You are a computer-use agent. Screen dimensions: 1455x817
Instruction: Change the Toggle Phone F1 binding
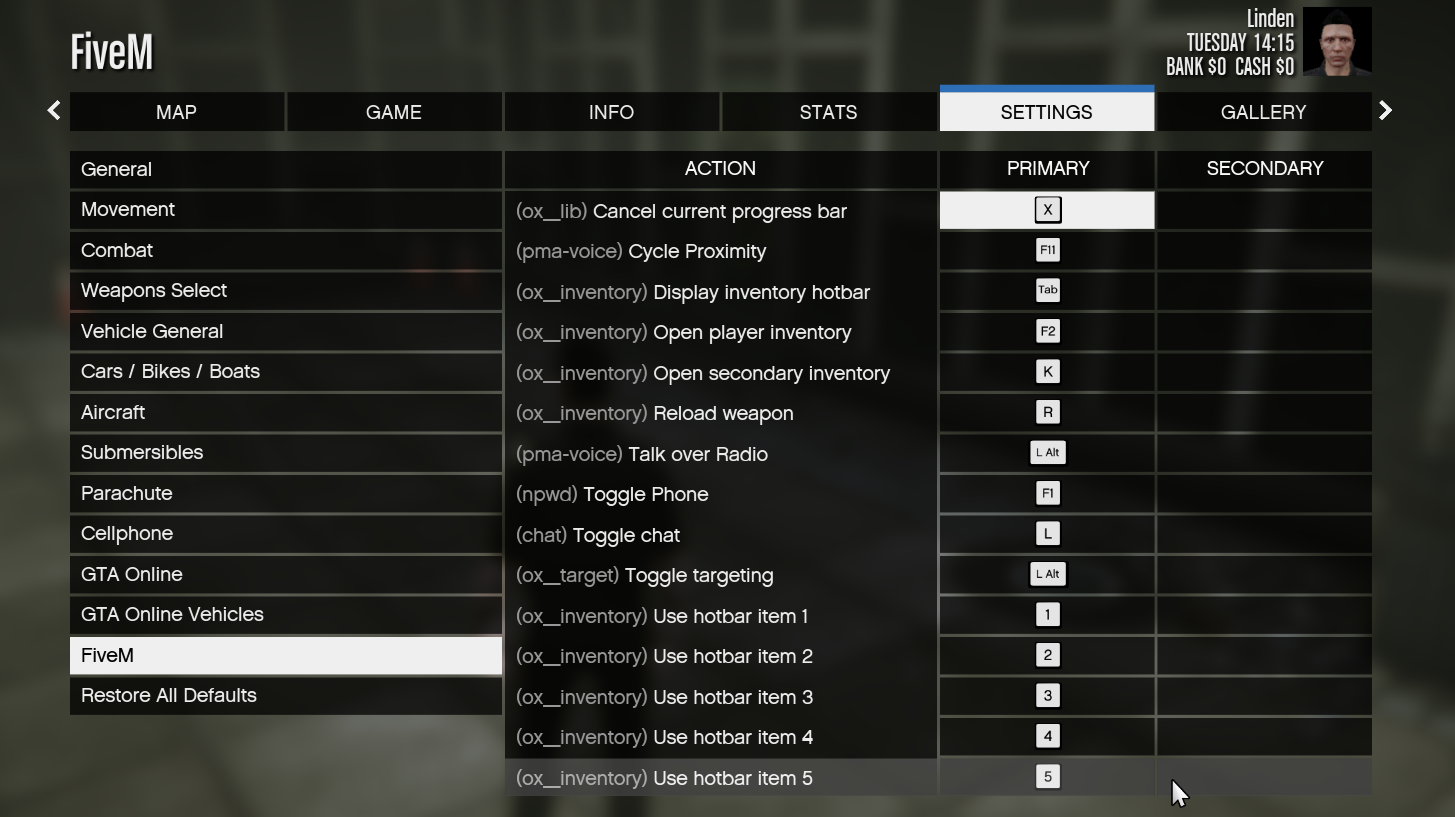coord(1046,493)
